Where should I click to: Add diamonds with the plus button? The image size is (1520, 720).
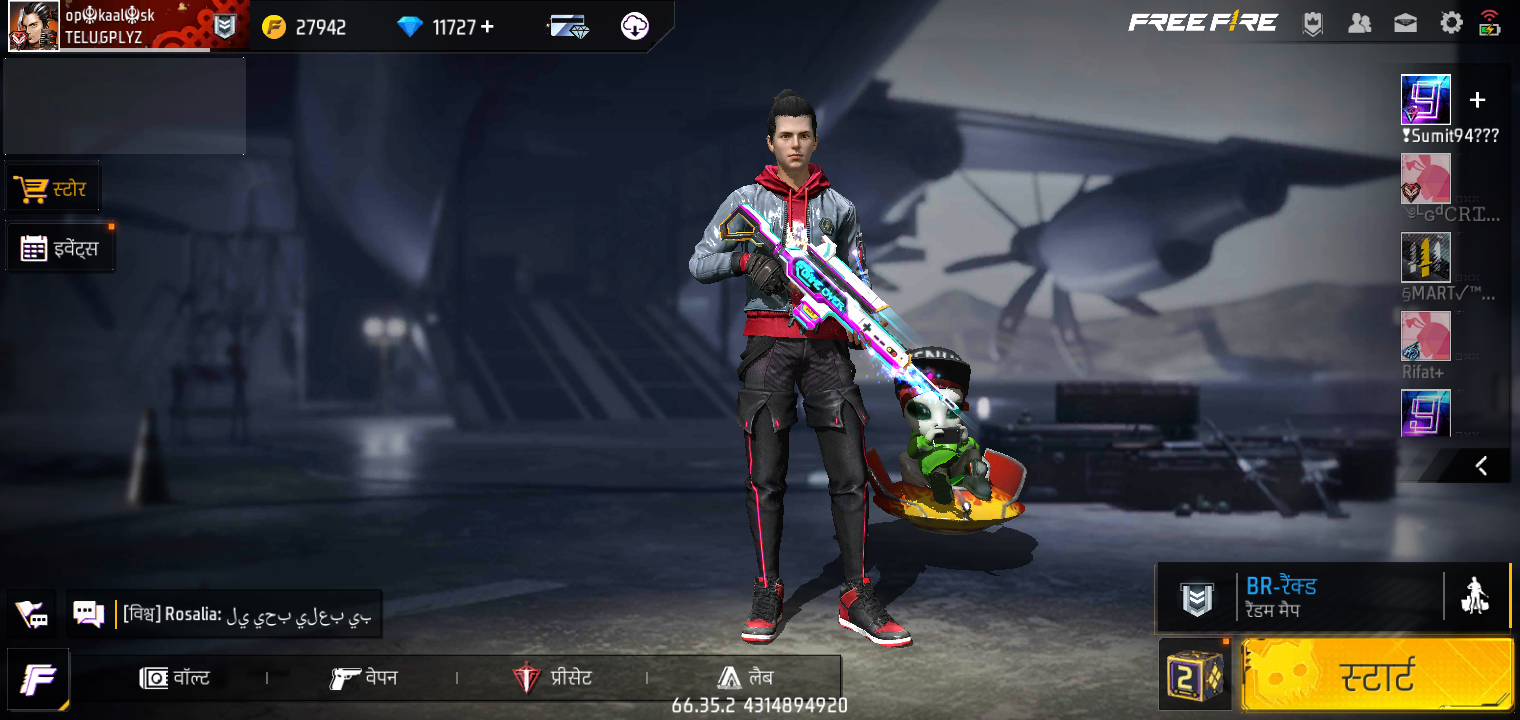pos(487,27)
